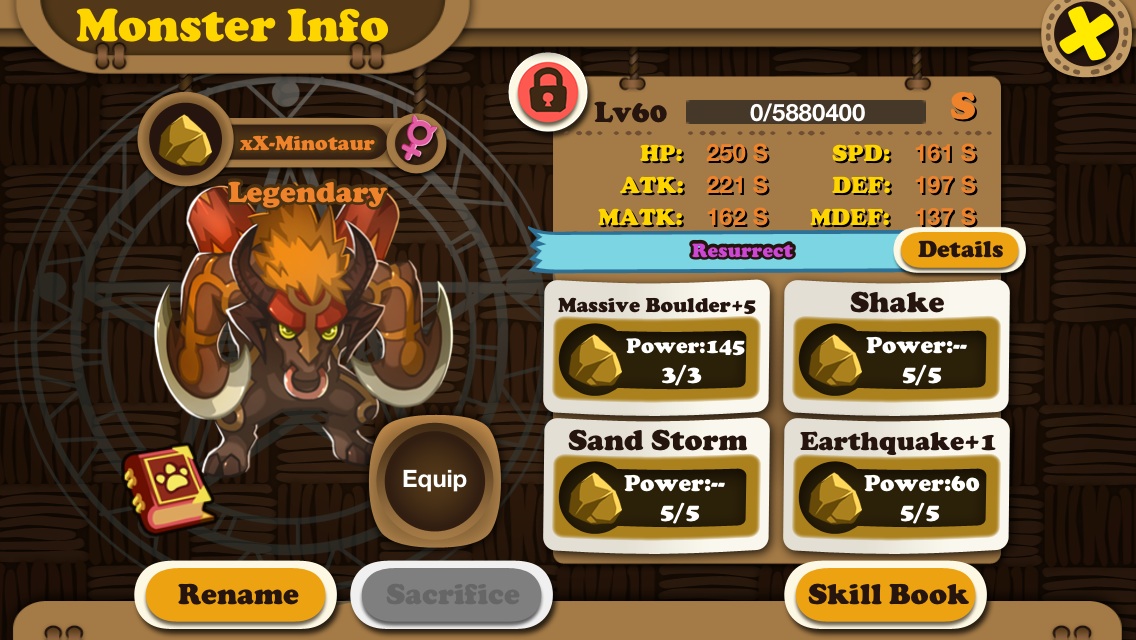Click the greyed-out Sacrifice button

[452, 595]
